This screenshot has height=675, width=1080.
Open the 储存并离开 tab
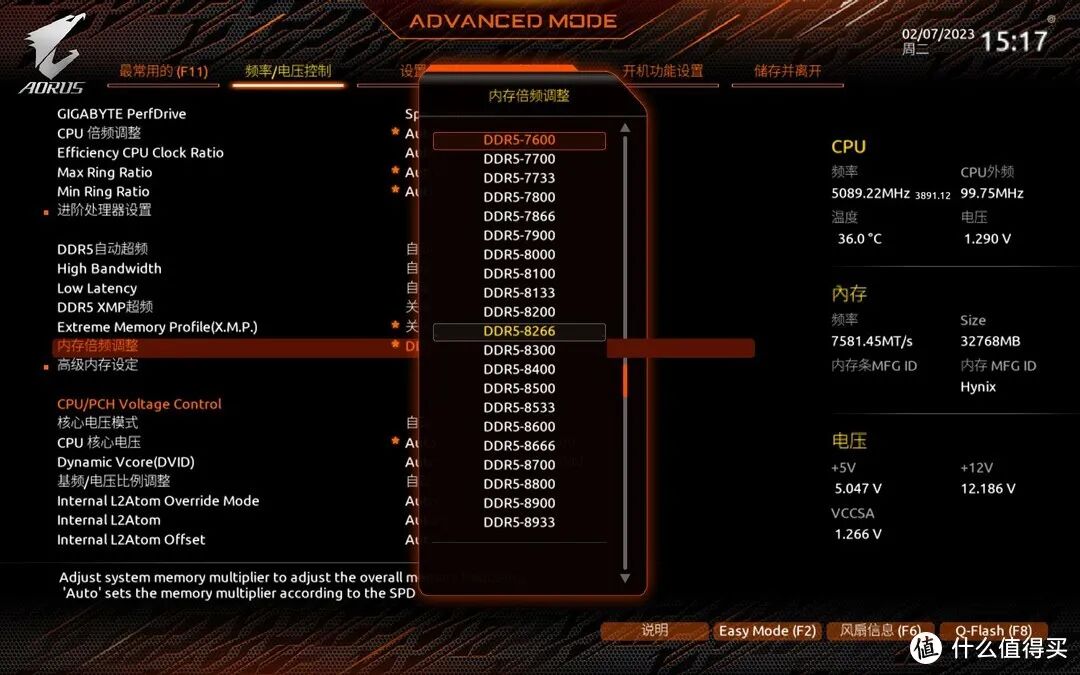[788, 71]
